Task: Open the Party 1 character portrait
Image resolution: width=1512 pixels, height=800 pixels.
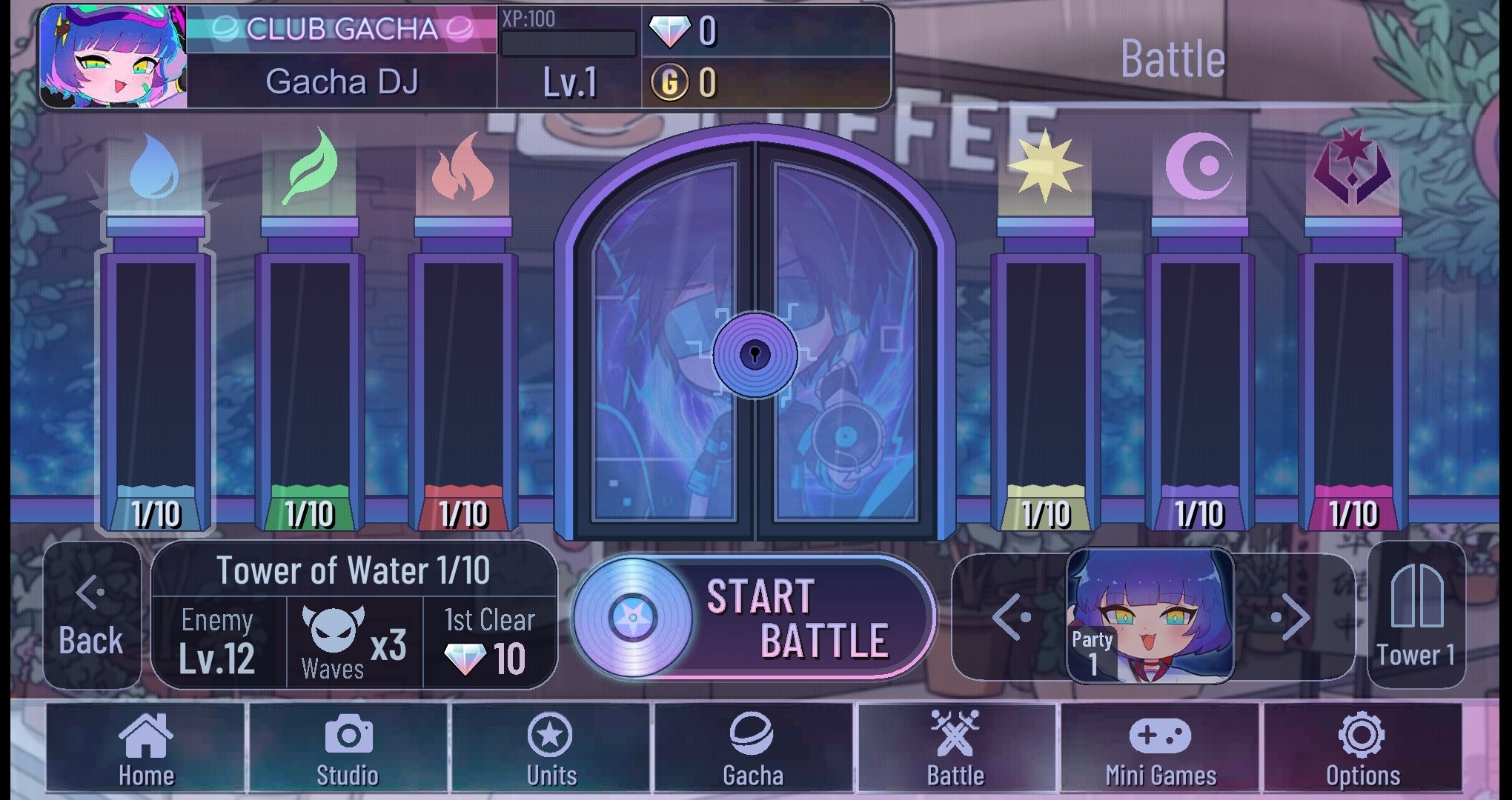Action: [1150, 616]
